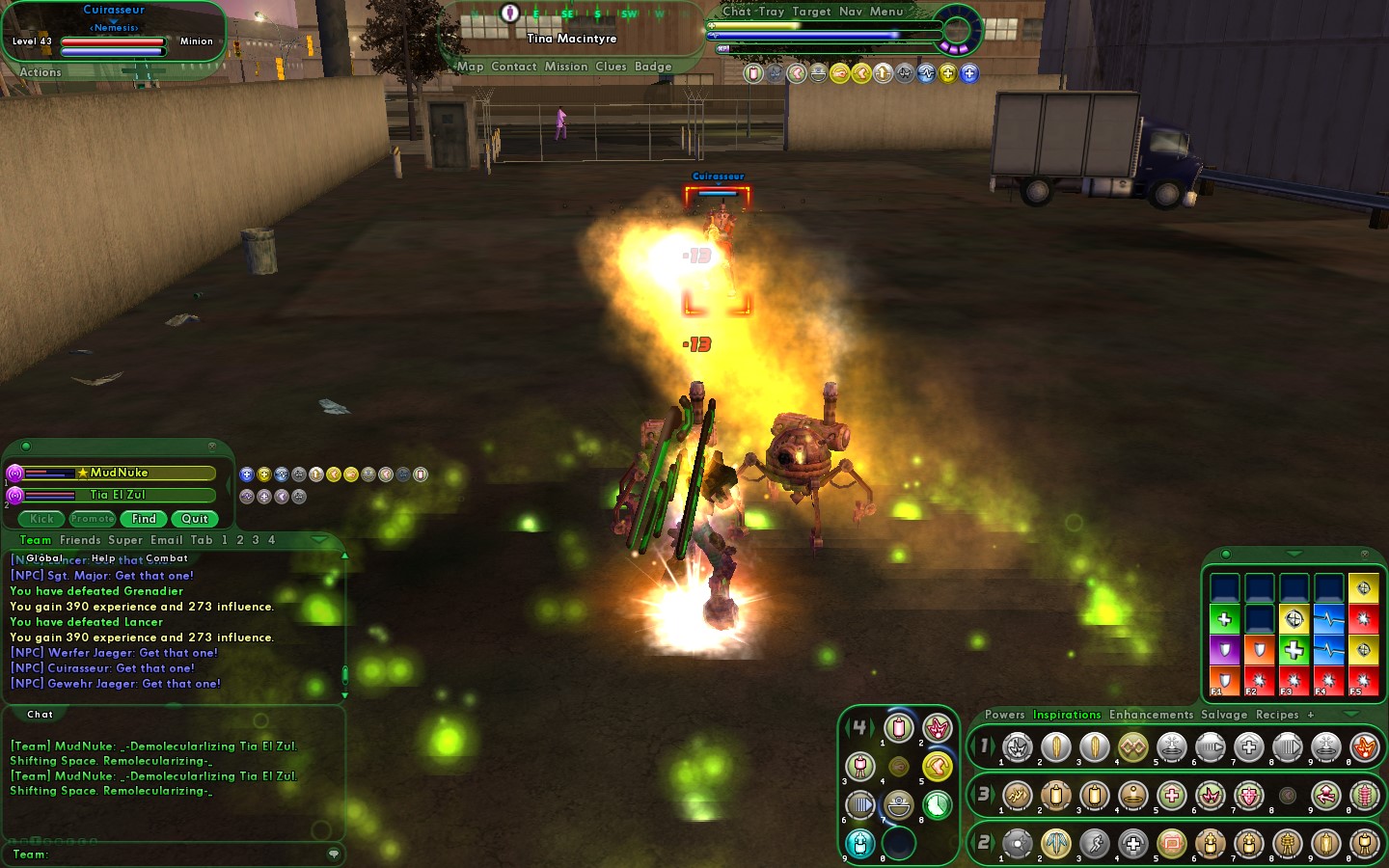The height and width of the screenshot is (868, 1389).
Task: Select teammate Tia El Zul
Action: [x=118, y=495]
